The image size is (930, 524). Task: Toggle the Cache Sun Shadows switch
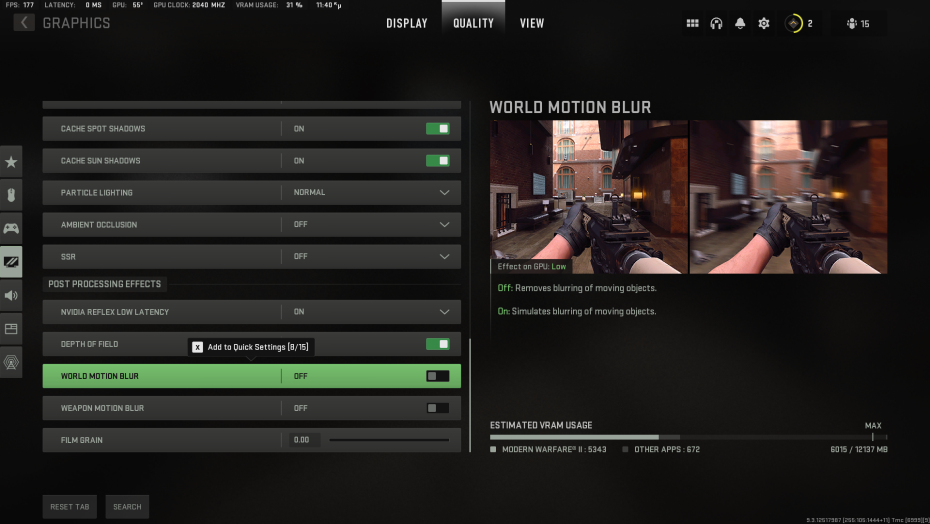(x=437, y=161)
